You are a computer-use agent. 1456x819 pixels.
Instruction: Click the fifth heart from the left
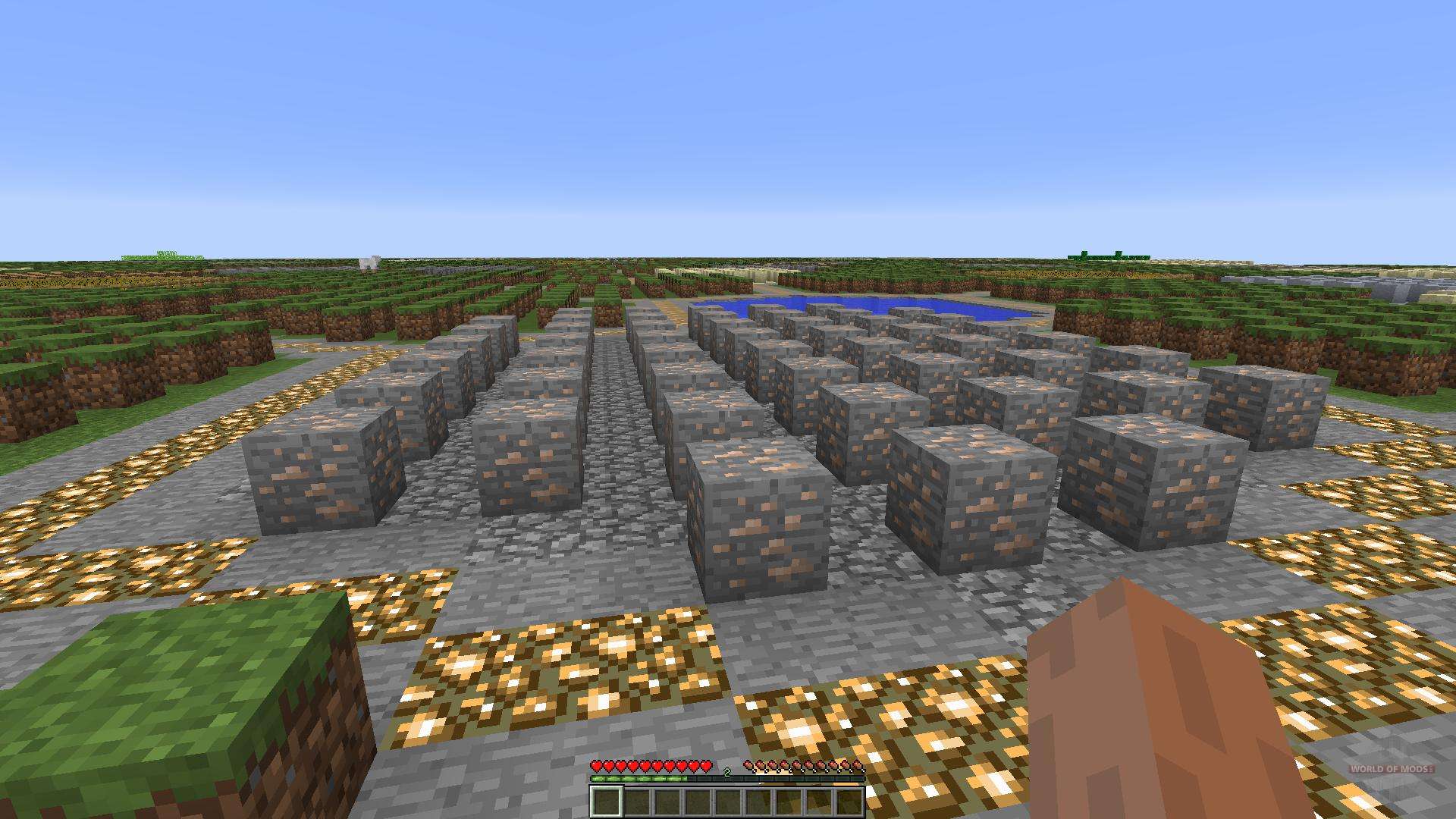coord(646,764)
